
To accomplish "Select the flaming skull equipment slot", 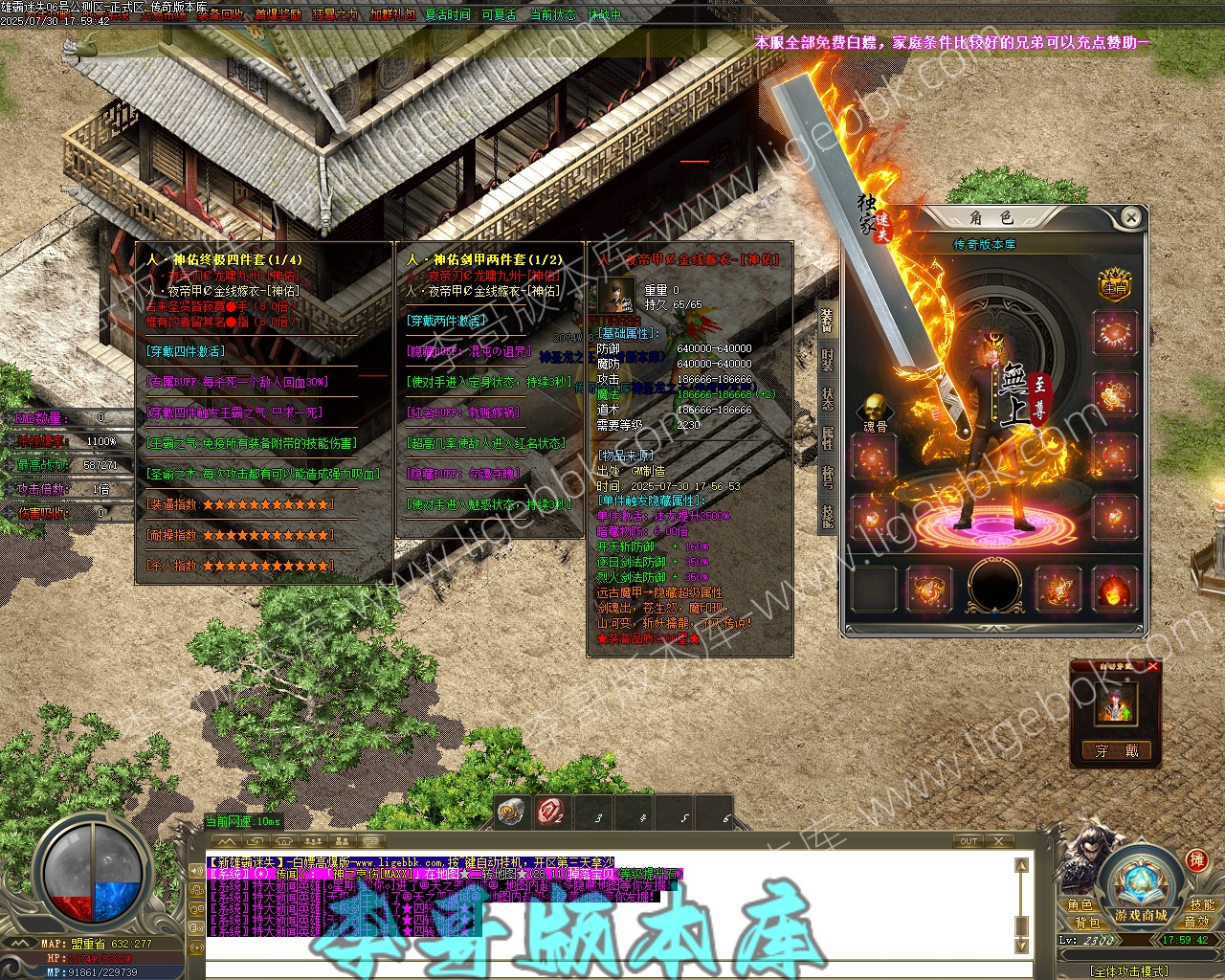I will 1115,590.
